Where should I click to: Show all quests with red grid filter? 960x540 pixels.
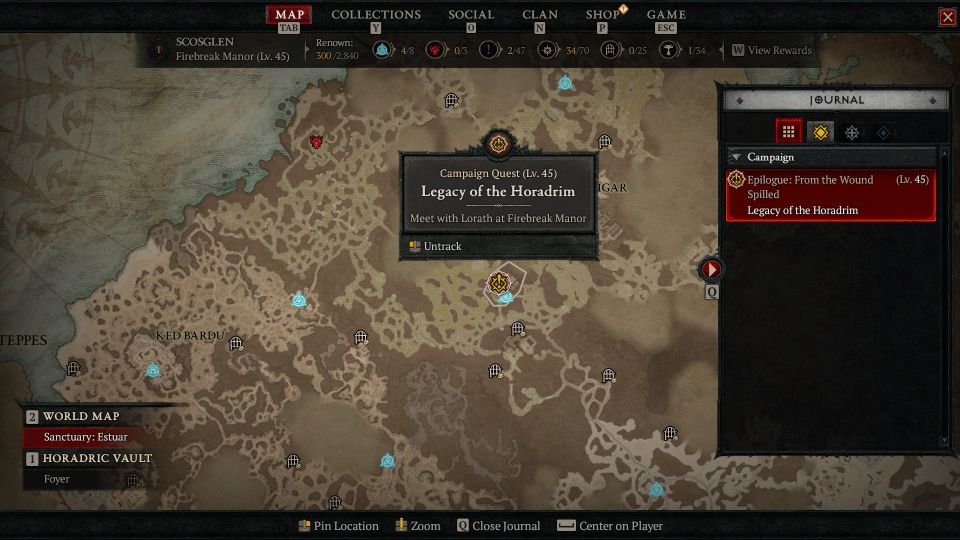(x=788, y=131)
